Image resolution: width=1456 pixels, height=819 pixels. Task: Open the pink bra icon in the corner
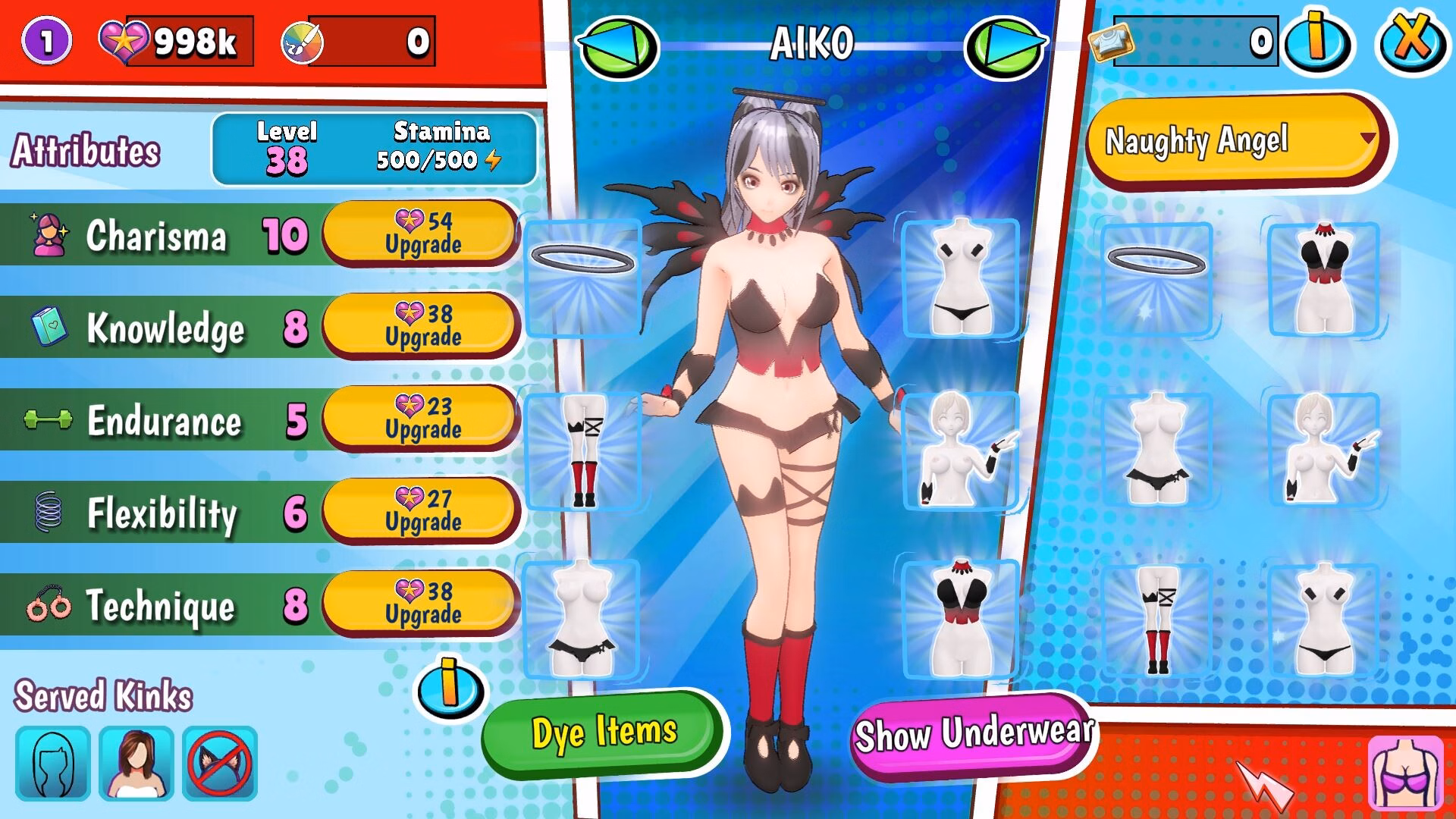point(1406,772)
